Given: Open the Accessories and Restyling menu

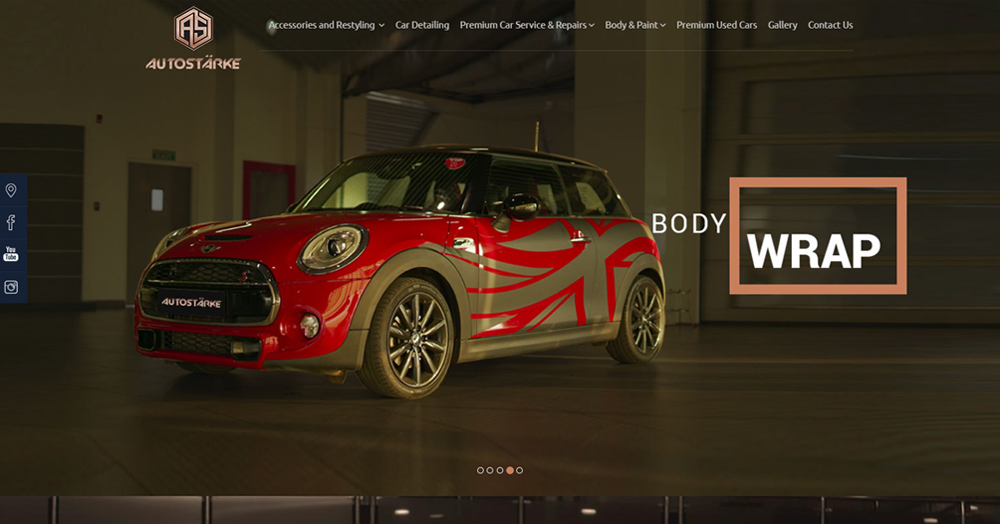Looking at the screenshot, I should 325,25.
